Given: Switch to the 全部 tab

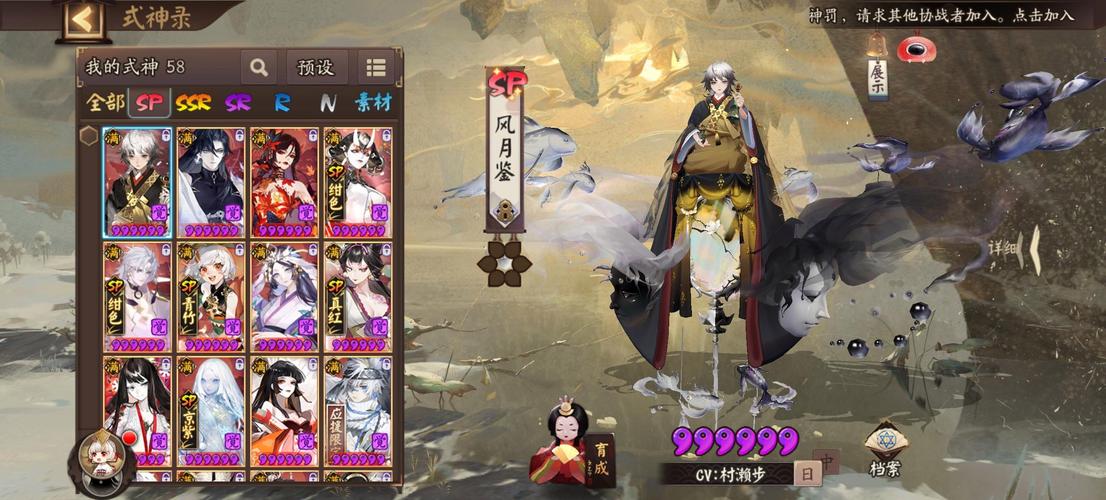Looking at the screenshot, I should (x=104, y=102).
